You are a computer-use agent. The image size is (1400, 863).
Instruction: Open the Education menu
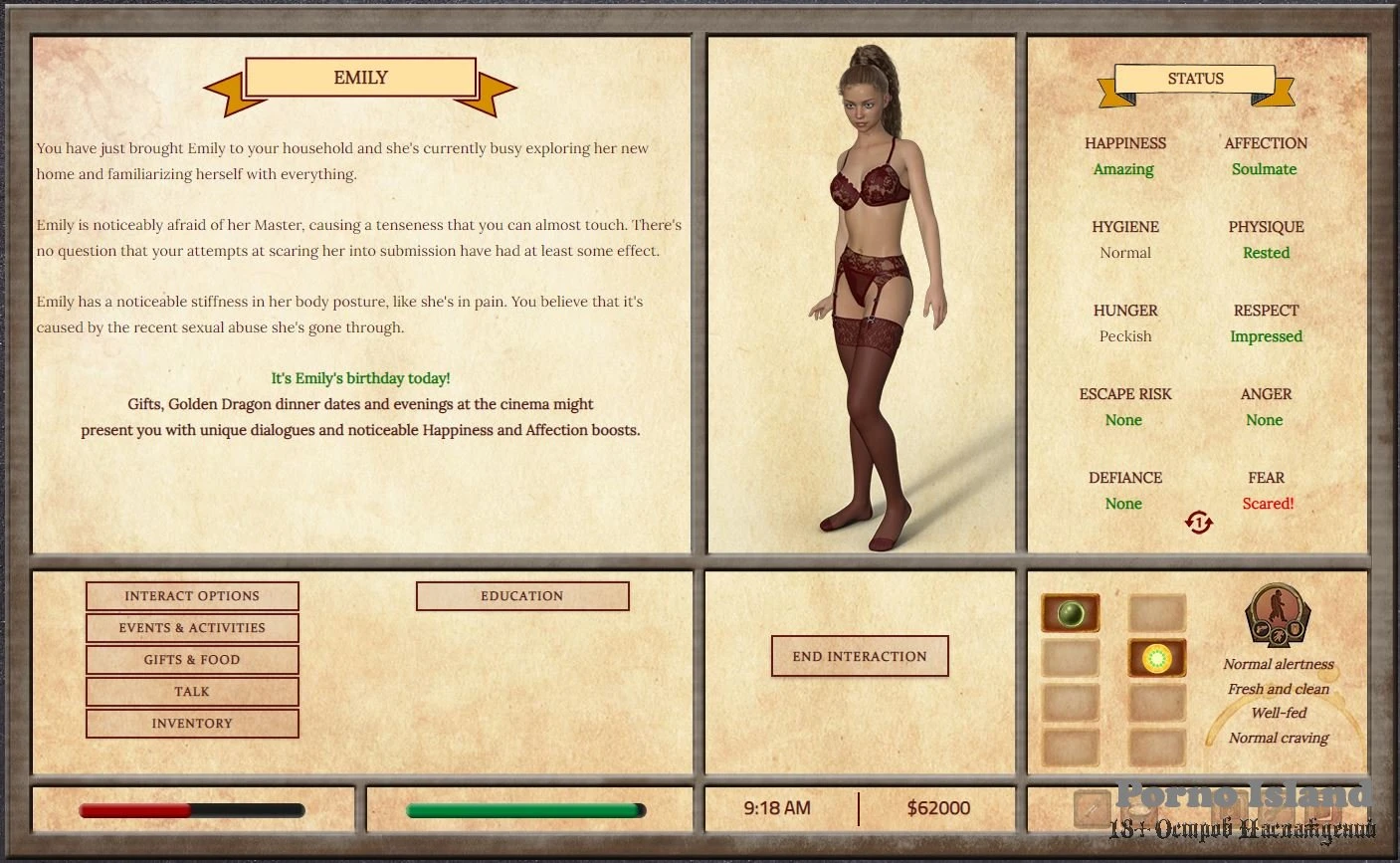522,596
